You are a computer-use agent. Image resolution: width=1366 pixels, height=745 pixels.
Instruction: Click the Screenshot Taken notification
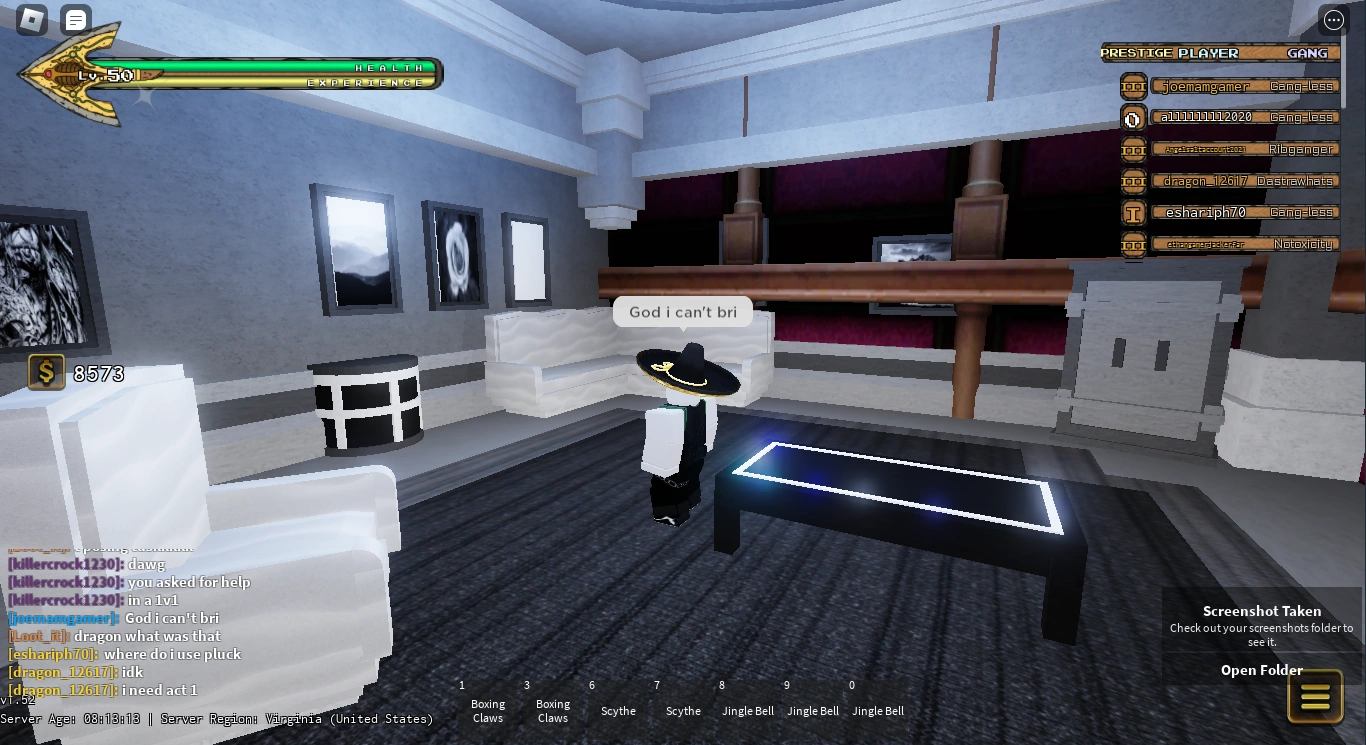click(x=1261, y=611)
